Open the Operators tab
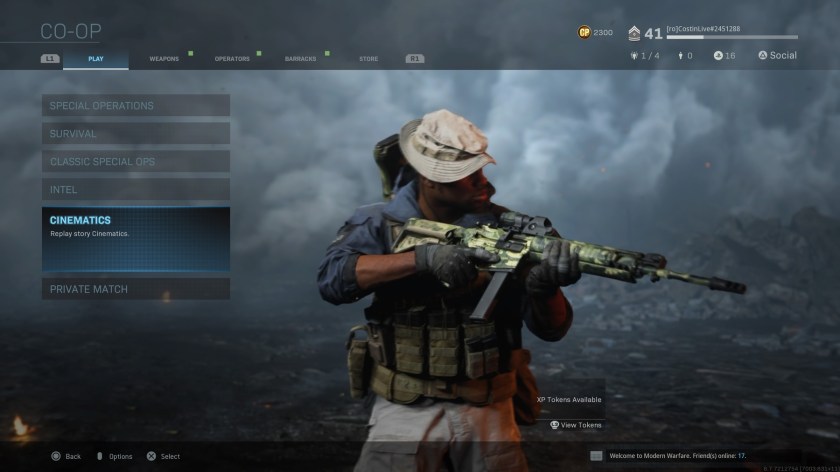This screenshot has width=840, height=472. [x=232, y=59]
